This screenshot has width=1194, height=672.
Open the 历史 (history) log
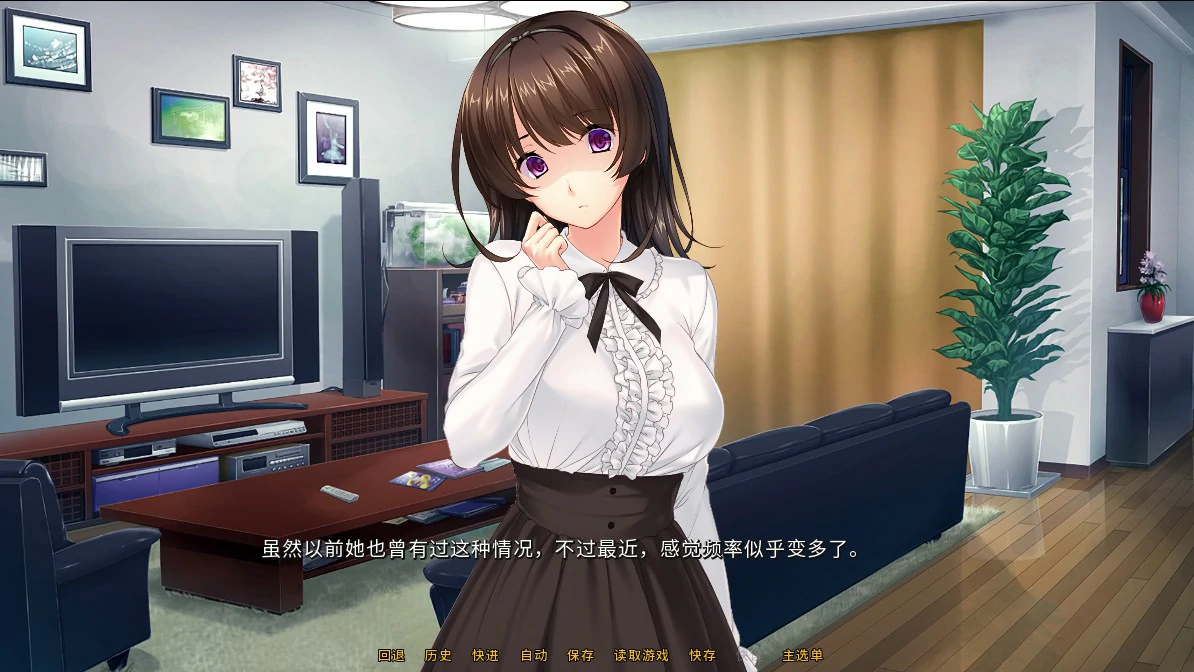coord(438,656)
